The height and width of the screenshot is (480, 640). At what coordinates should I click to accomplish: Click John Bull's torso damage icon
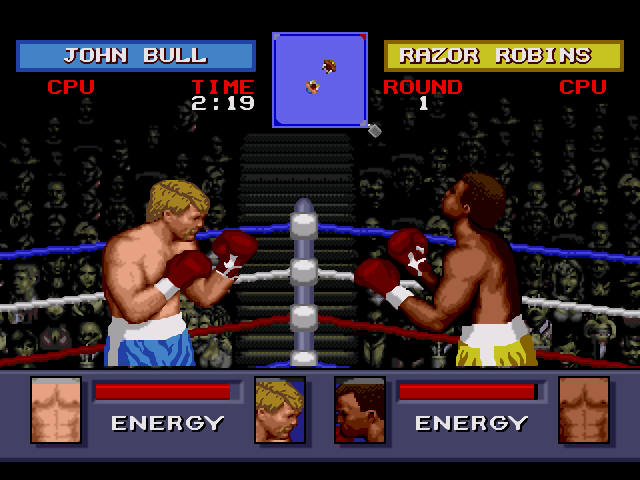coord(56,410)
